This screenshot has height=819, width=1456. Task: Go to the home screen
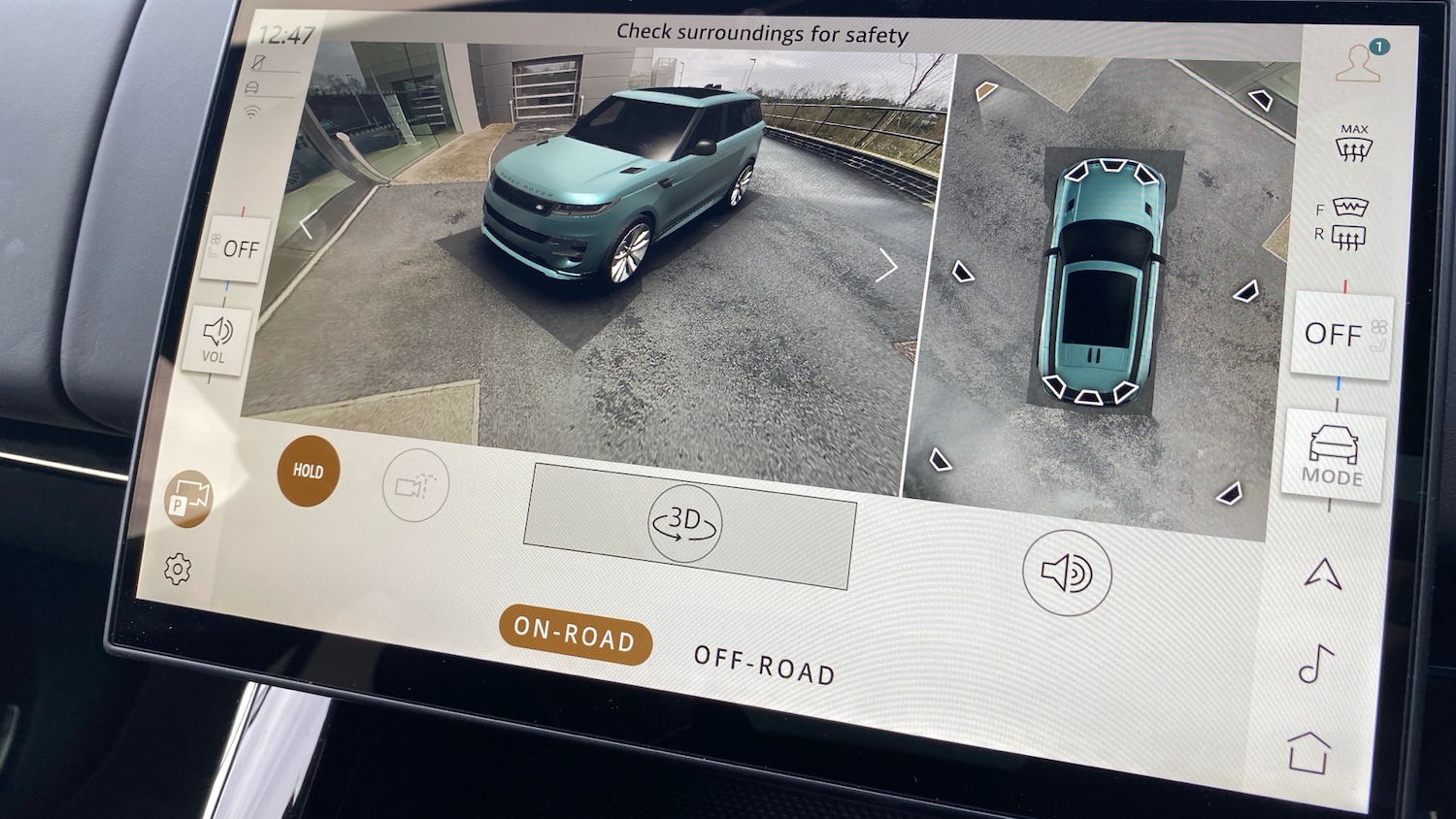(x=1307, y=752)
